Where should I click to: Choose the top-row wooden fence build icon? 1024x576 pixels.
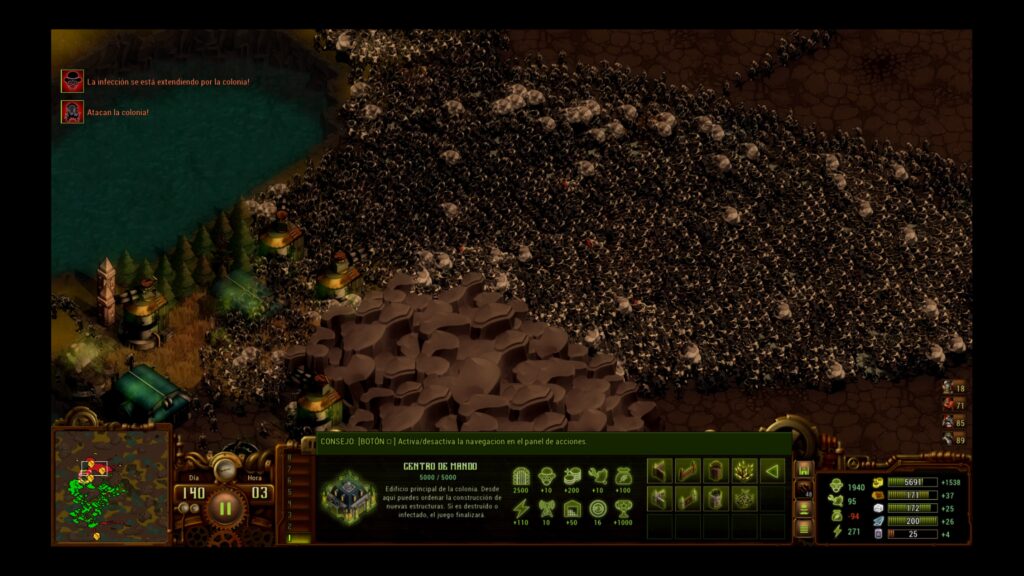click(687, 470)
